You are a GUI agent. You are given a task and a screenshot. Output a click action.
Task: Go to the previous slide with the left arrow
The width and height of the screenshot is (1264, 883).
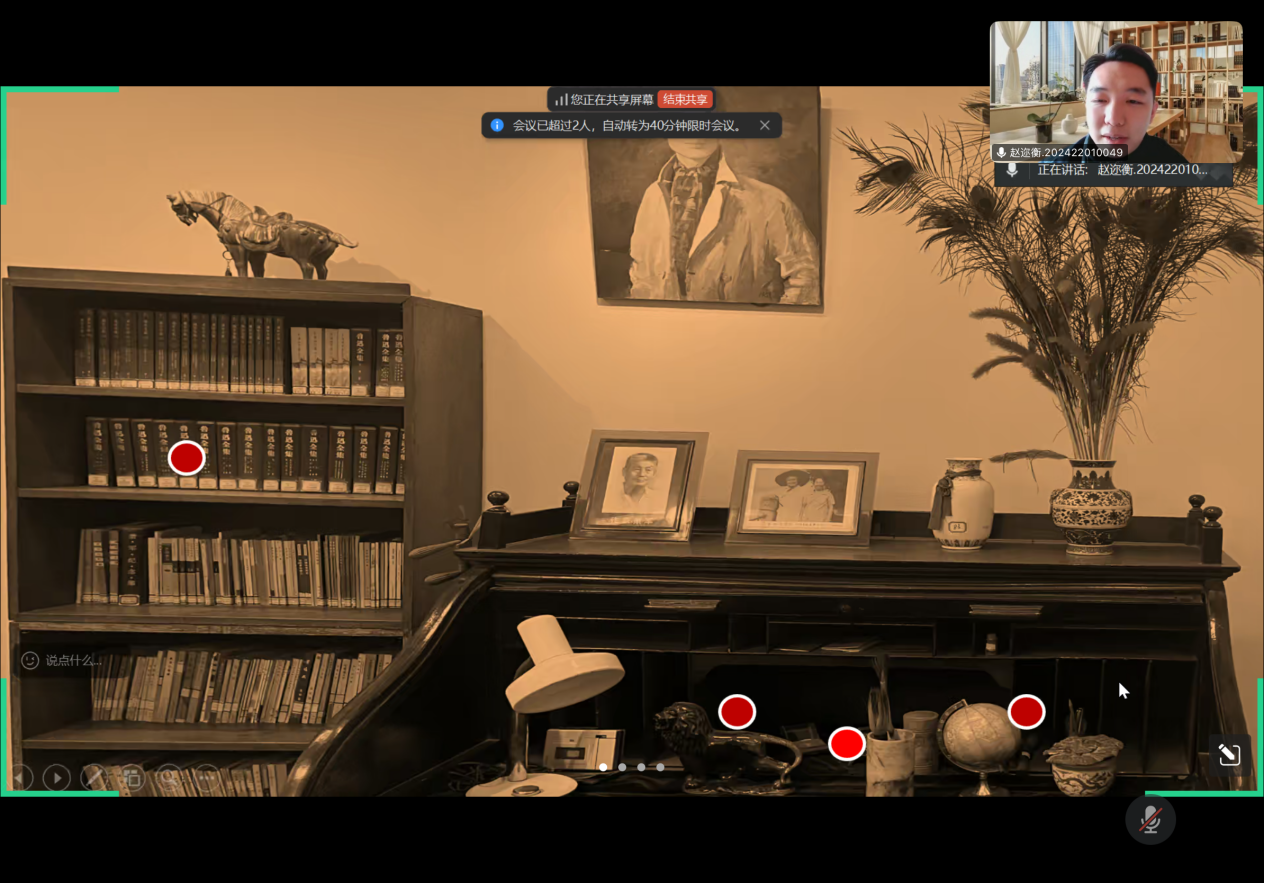point(21,778)
